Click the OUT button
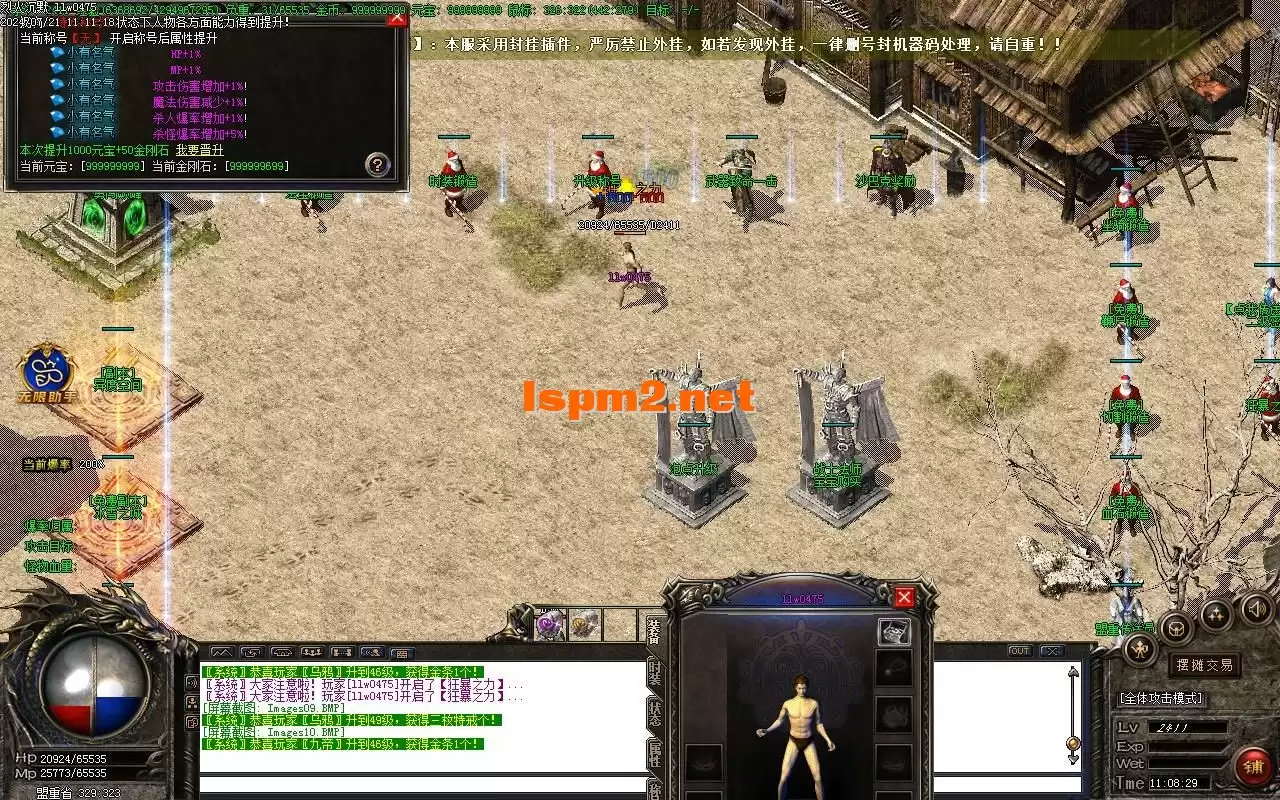 (x=1019, y=651)
